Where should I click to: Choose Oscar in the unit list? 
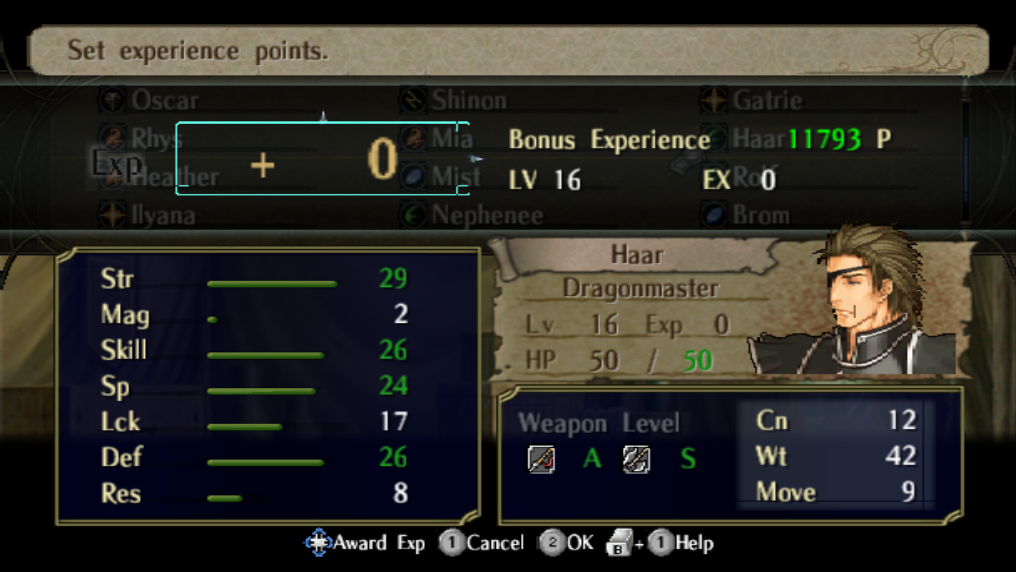click(x=164, y=100)
